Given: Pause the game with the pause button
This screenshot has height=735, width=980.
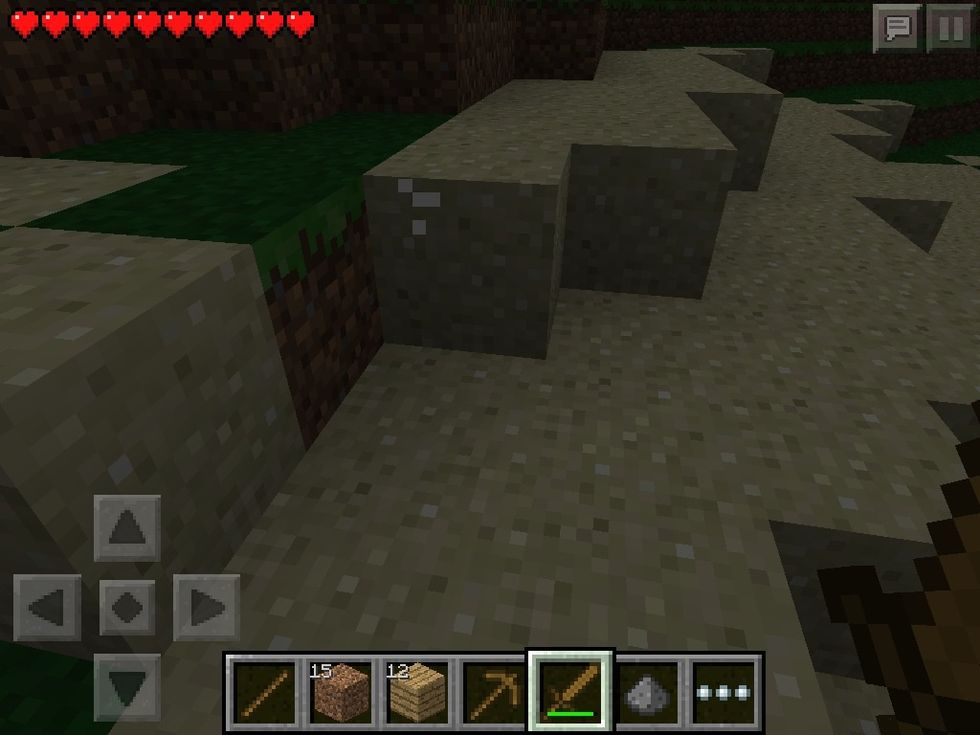Looking at the screenshot, I should pos(948,27).
